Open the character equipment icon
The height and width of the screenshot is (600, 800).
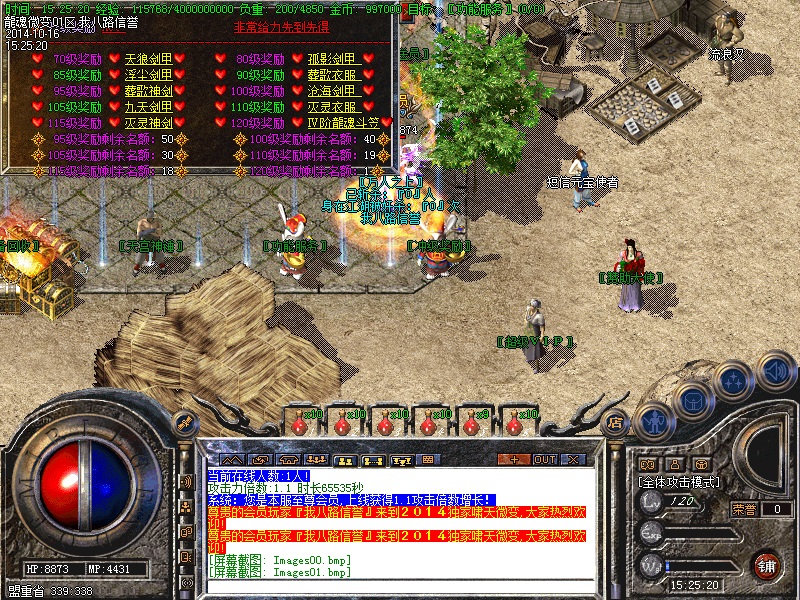pyautogui.click(x=653, y=421)
